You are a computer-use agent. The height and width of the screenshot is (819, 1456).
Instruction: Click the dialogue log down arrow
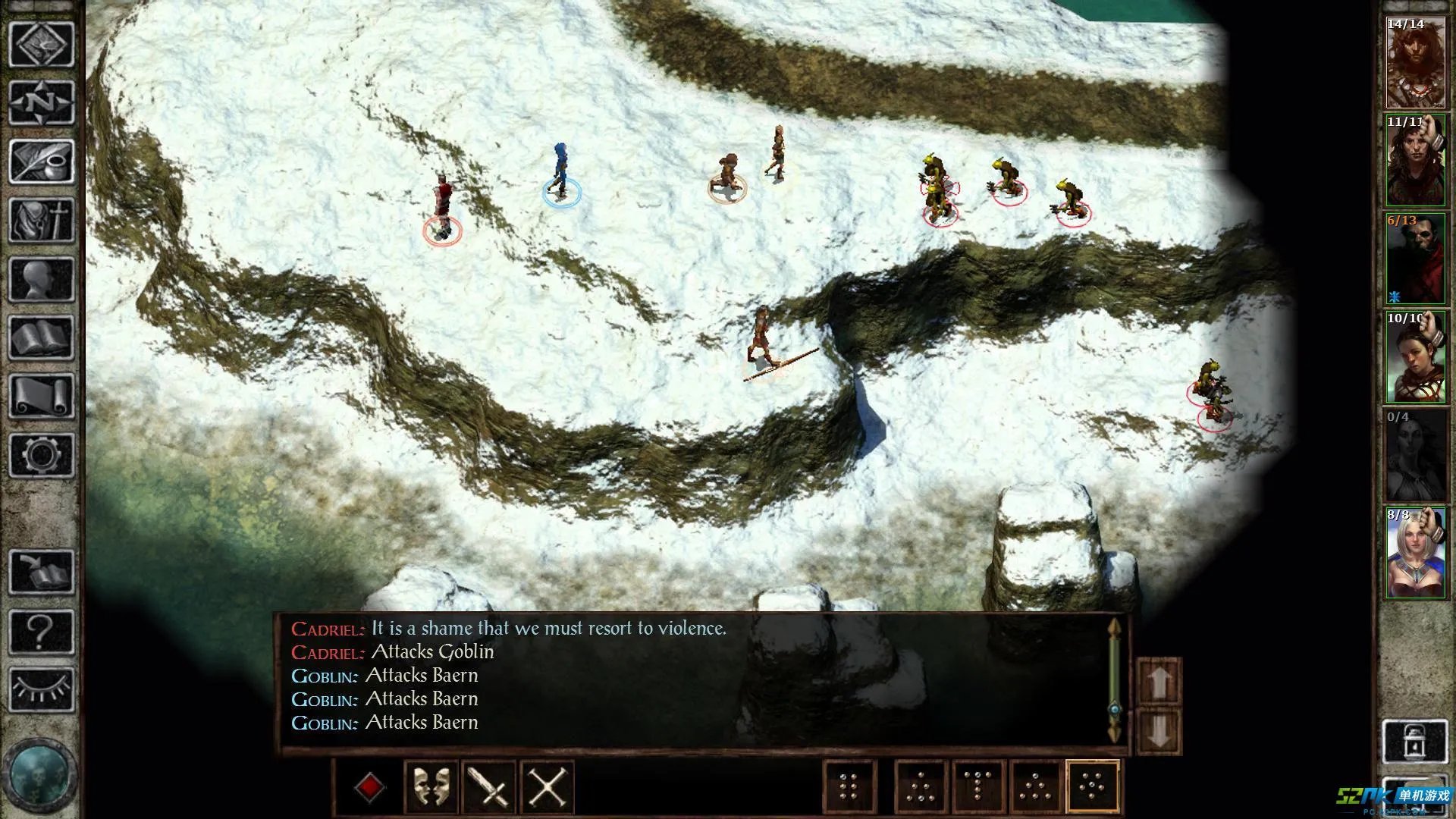point(1159,731)
